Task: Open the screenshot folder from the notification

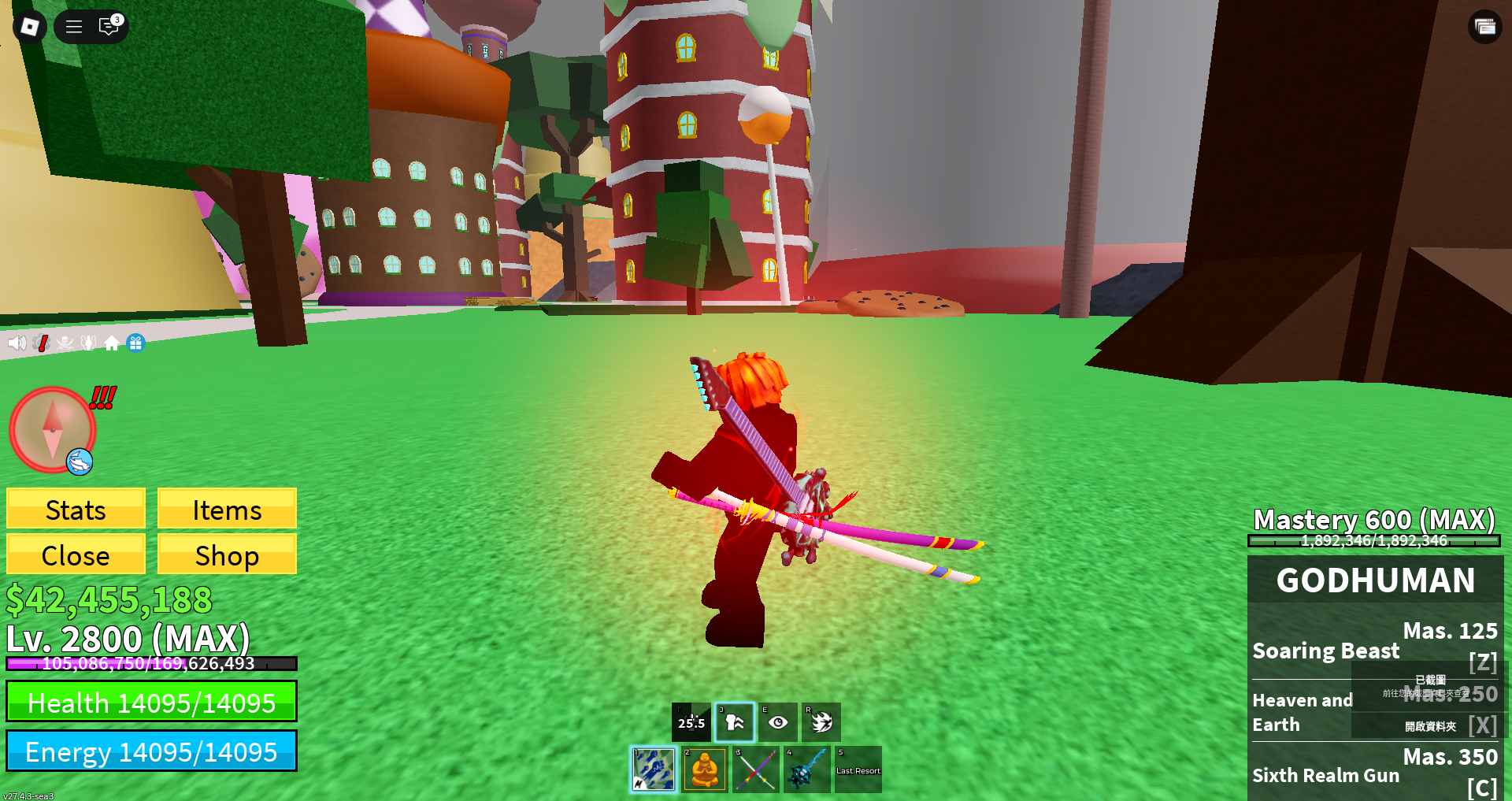Action: (x=1430, y=726)
